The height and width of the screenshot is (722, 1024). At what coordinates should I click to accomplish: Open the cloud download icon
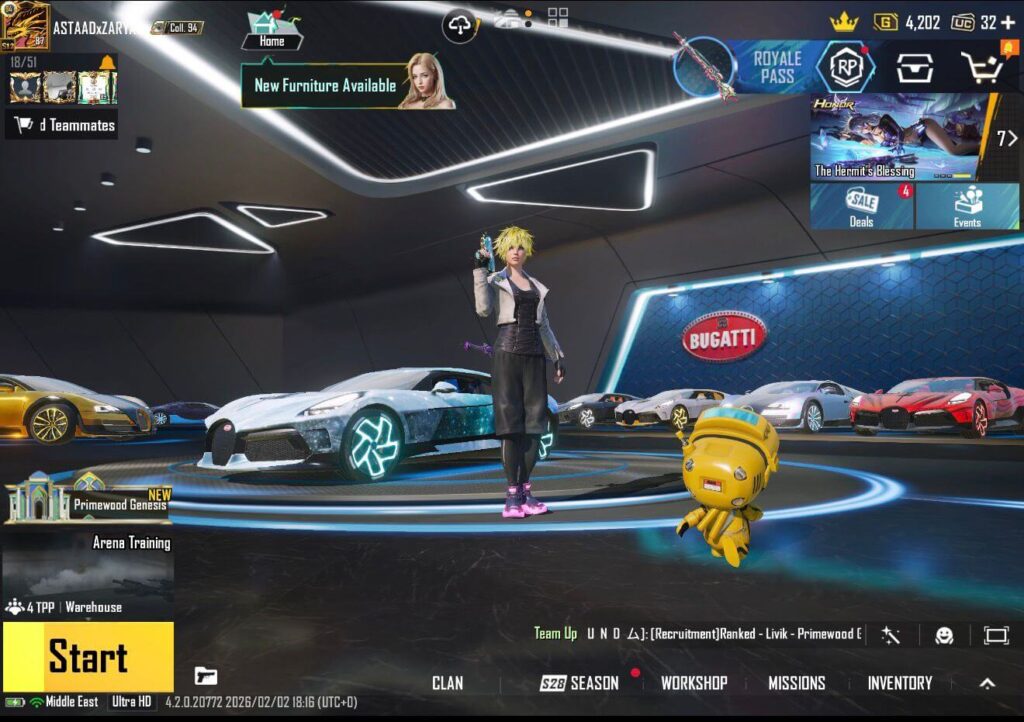tap(460, 27)
